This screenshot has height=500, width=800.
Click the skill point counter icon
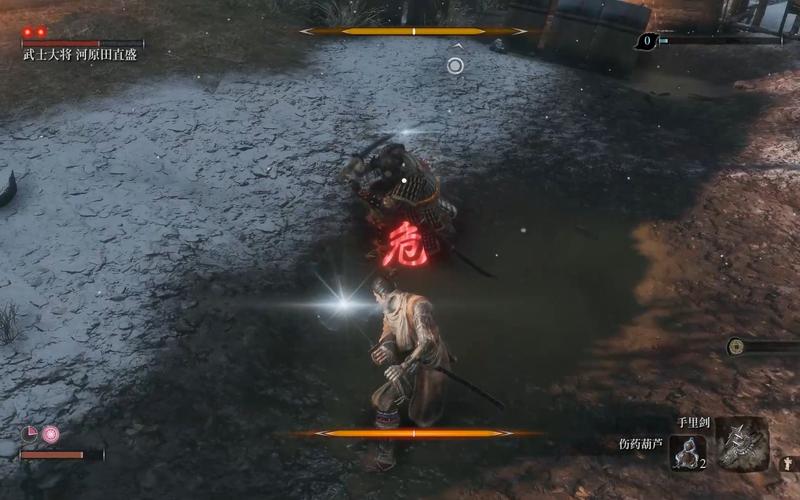(x=646, y=41)
